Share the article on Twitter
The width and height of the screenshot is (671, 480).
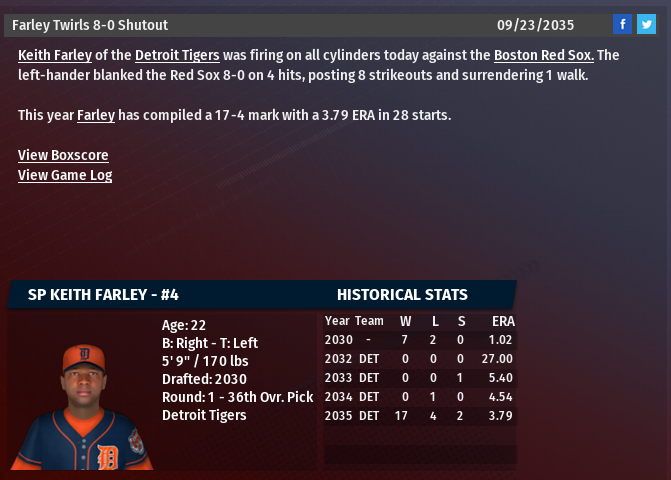(646, 25)
